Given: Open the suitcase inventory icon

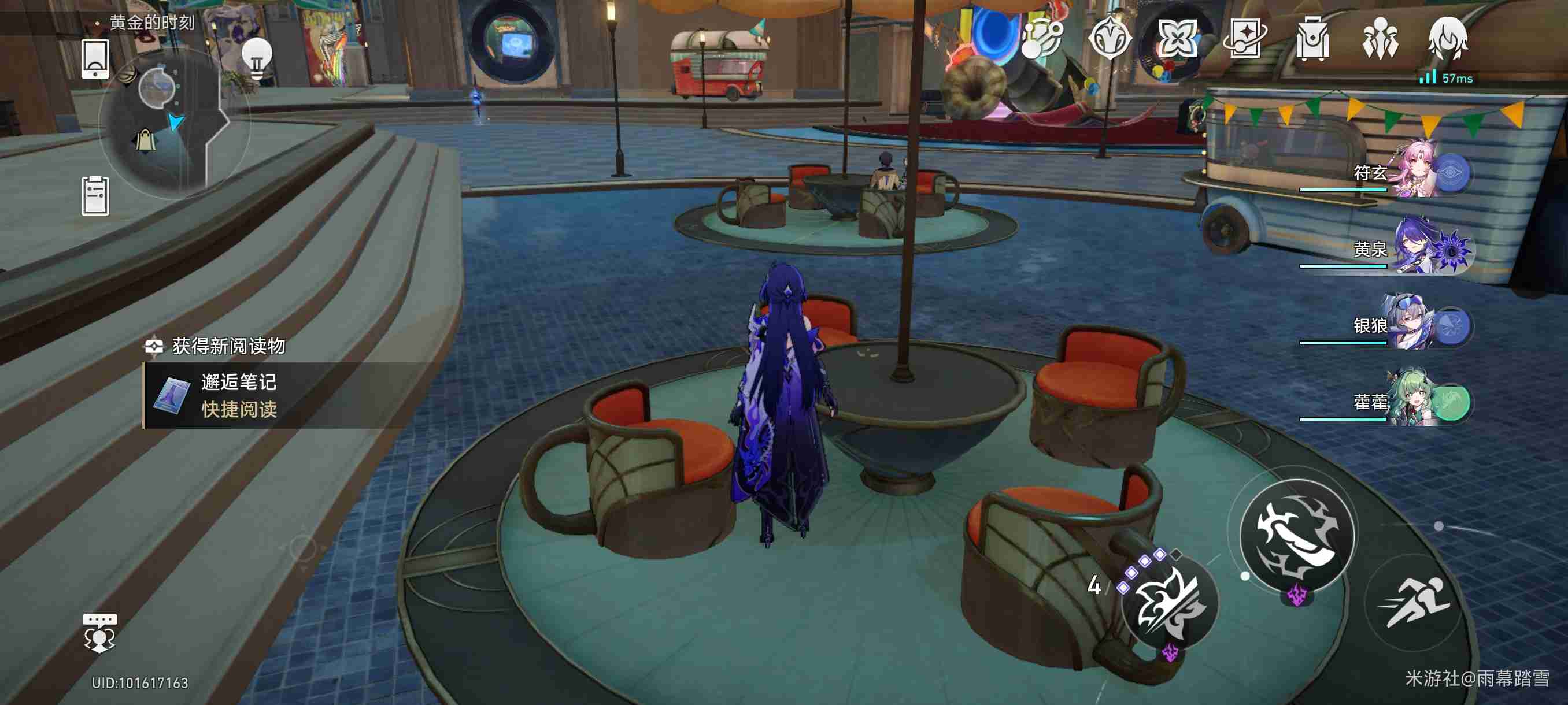Looking at the screenshot, I should point(1312,39).
